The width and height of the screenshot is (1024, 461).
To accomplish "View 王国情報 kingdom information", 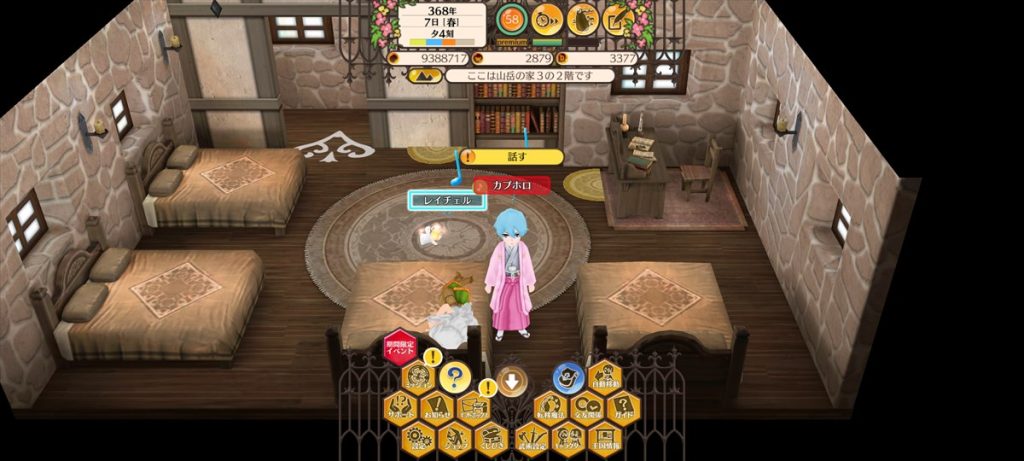I will click(604, 438).
